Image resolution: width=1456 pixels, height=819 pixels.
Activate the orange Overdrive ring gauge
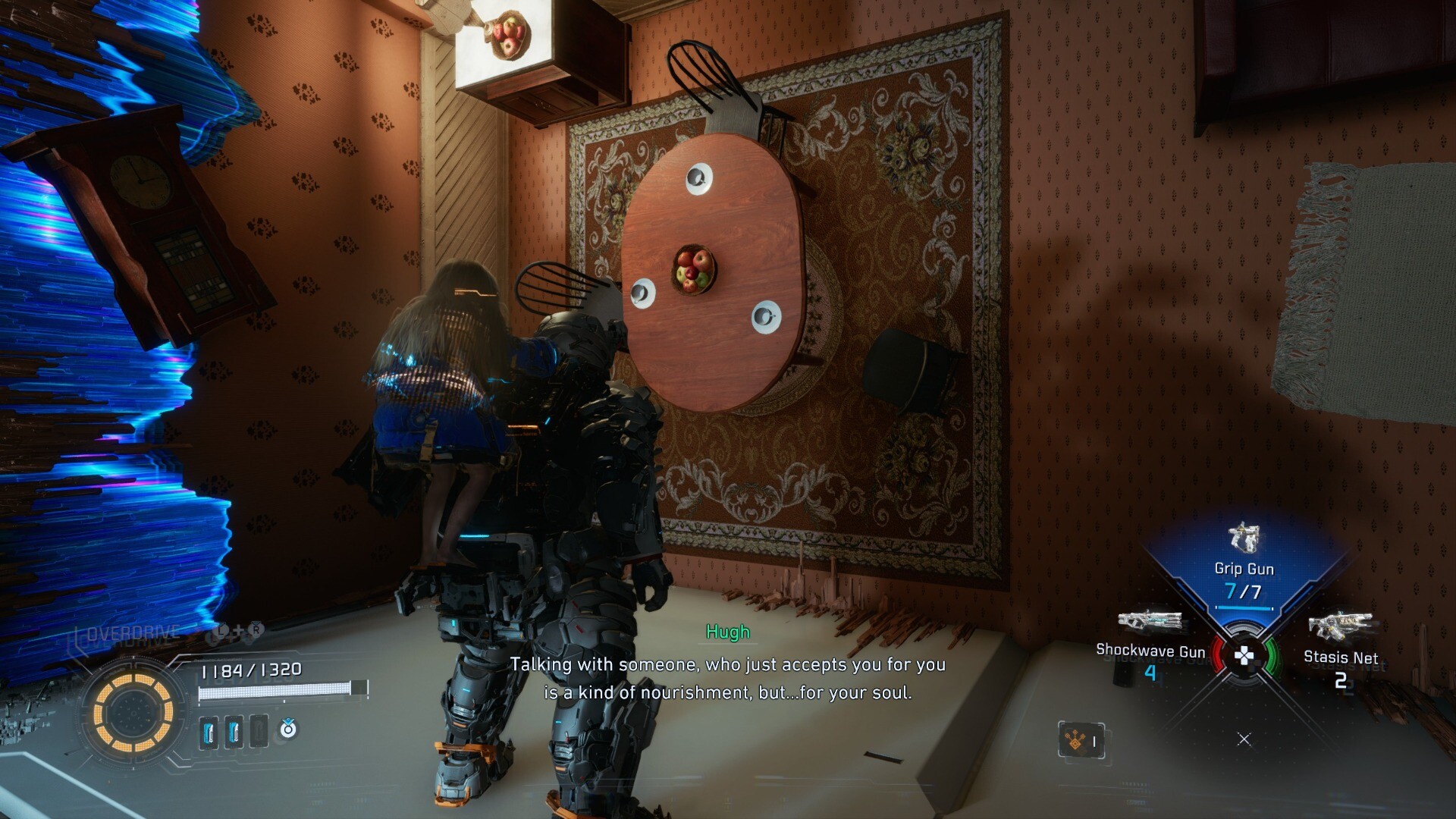(x=133, y=712)
